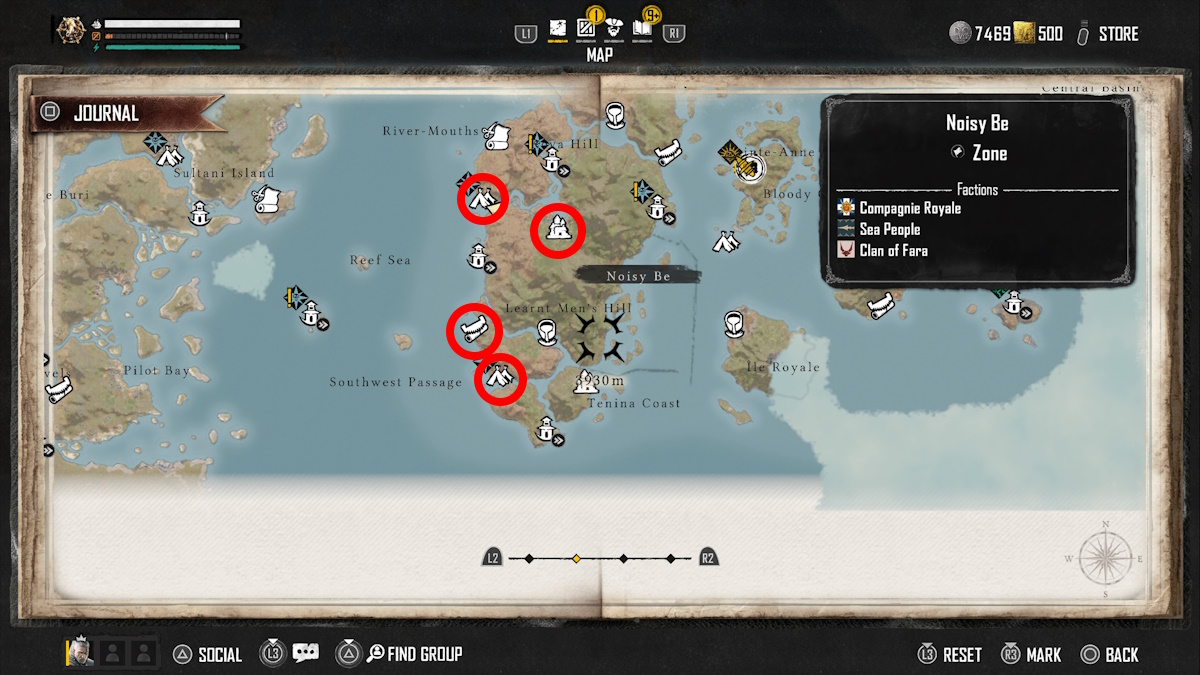Select the player portrait in the group bar
1200x675 pixels.
pyautogui.click(x=80, y=654)
